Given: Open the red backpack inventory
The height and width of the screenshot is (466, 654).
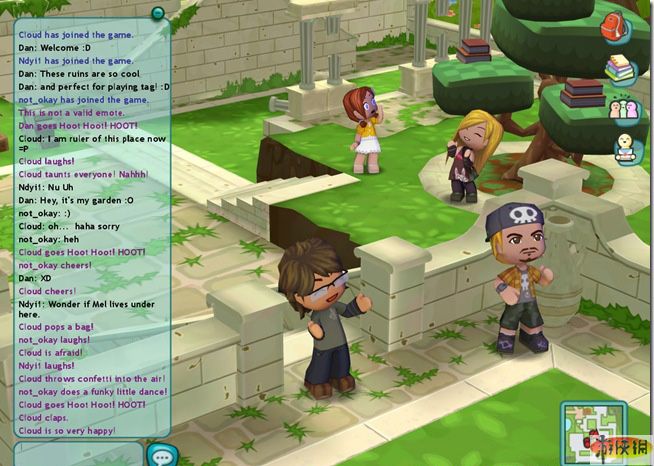Looking at the screenshot, I should [x=615, y=27].
